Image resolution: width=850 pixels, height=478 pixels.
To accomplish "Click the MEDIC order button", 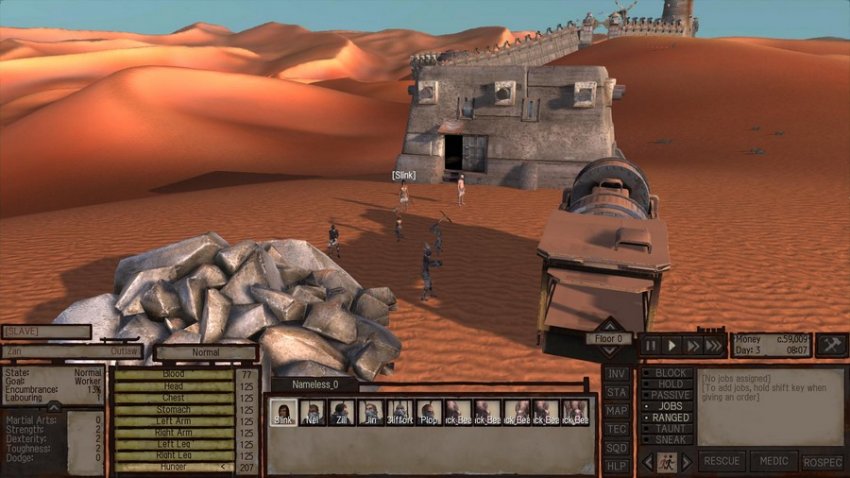I will (x=773, y=462).
